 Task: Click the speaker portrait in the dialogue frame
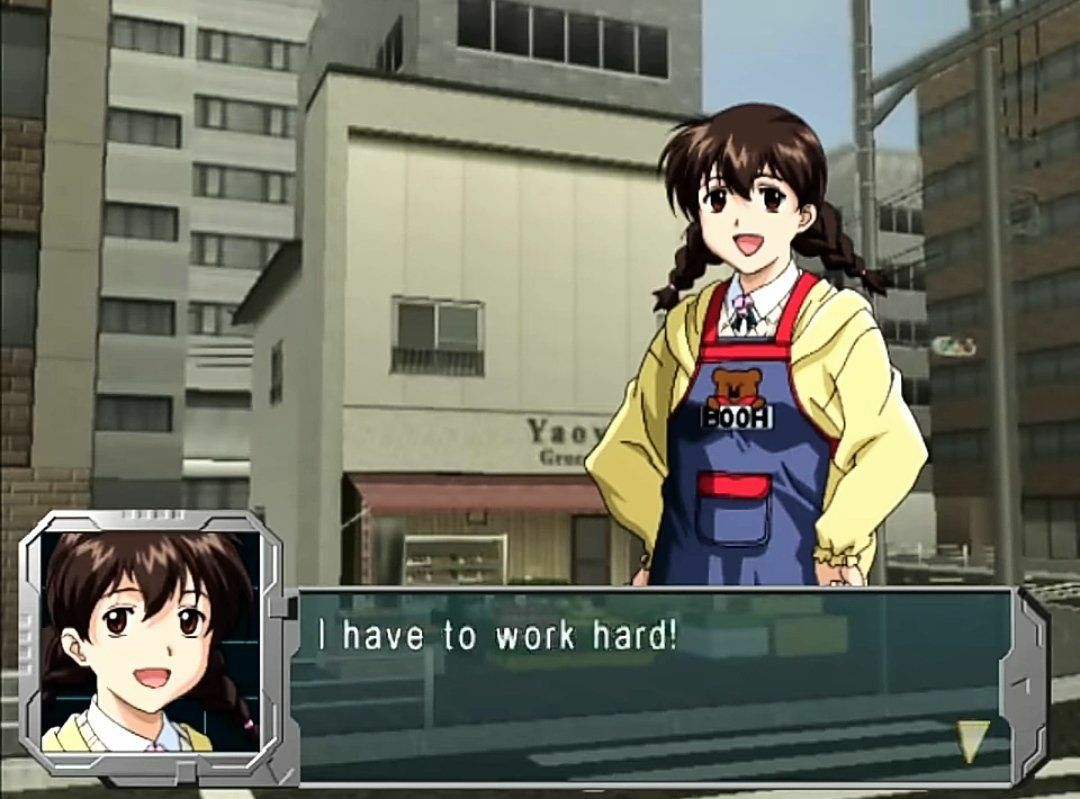pyautogui.click(x=150, y=642)
